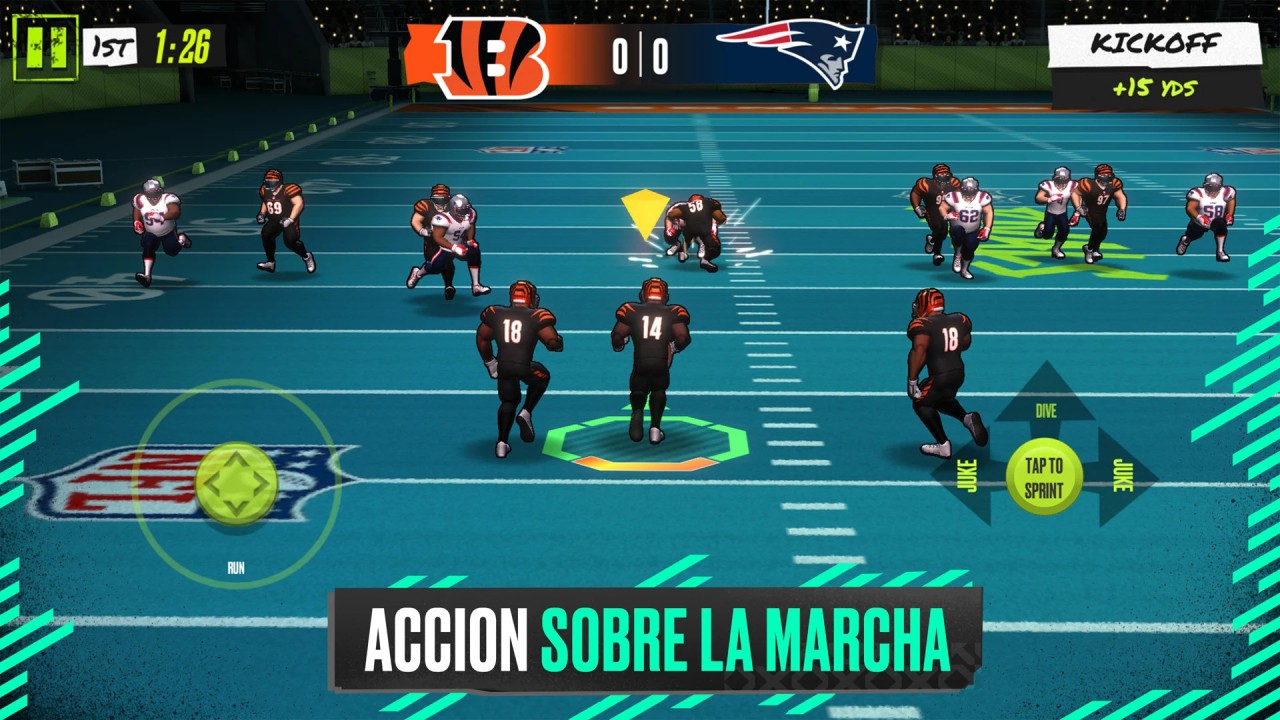Tap the Run joystick thumb pad
Viewport: 1280px width, 720px height.
pyautogui.click(x=237, y=484)
